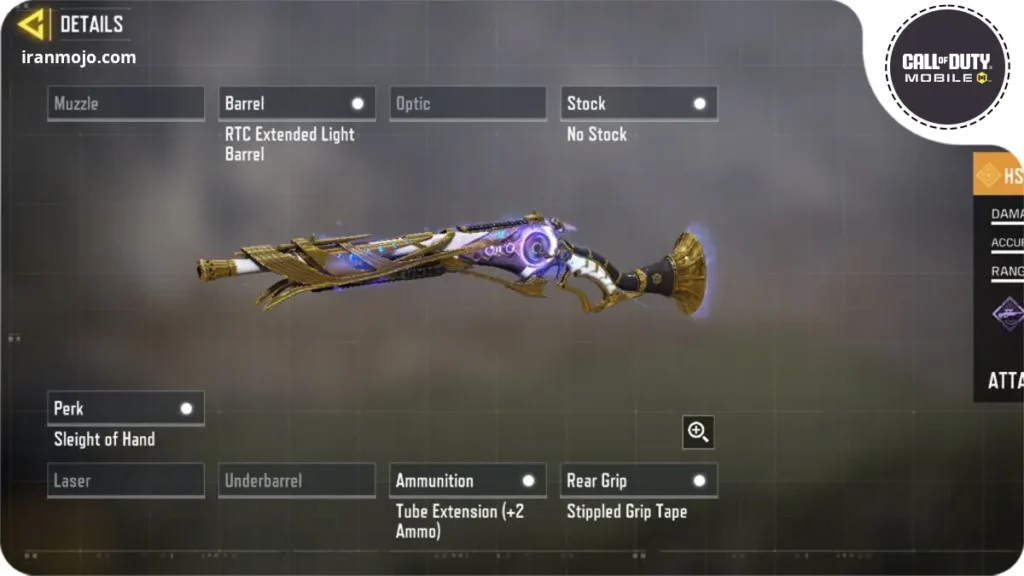This screenshot has width=1024, height=576.
Task: Zoom in with the magnifying glass icon
Action: pos(698,432)
